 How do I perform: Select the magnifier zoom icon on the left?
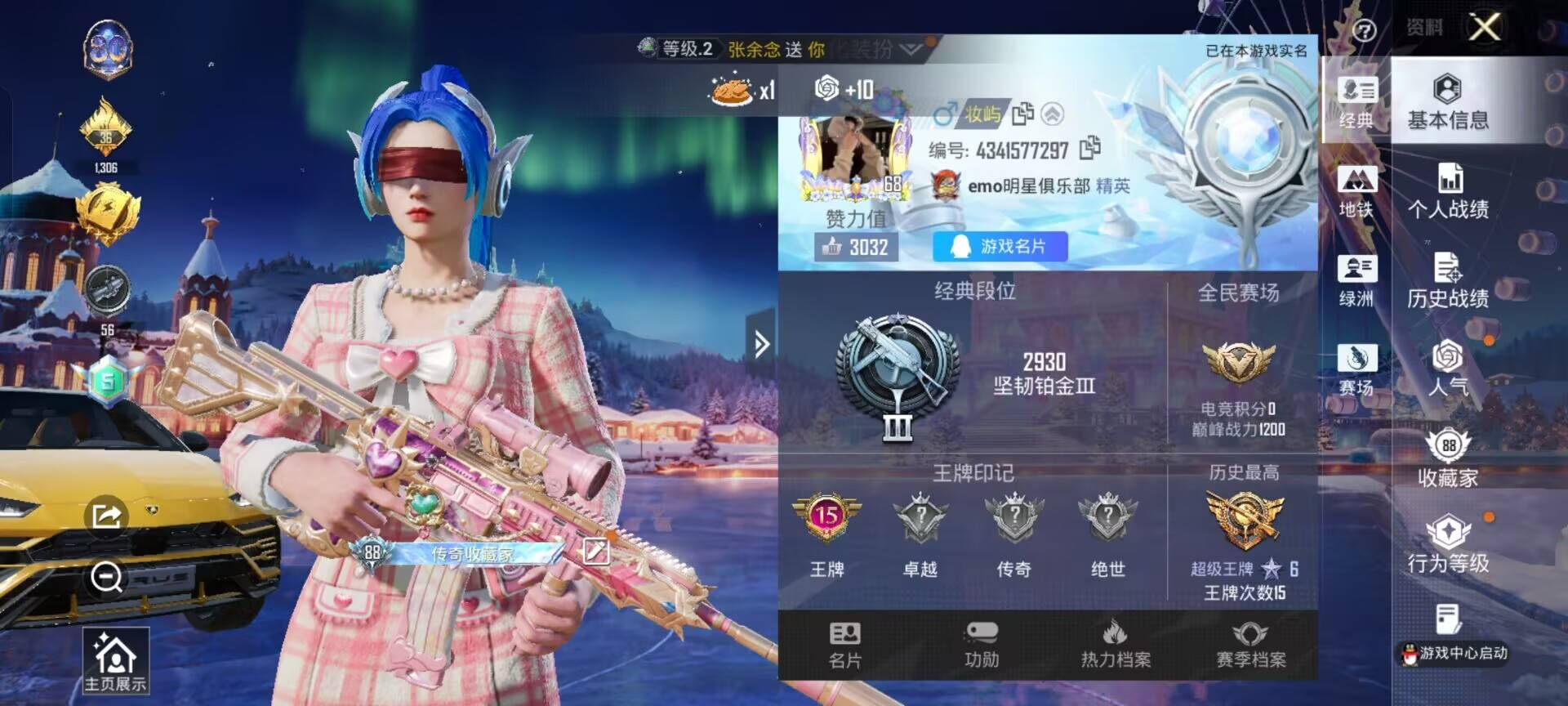click(105, 577)
